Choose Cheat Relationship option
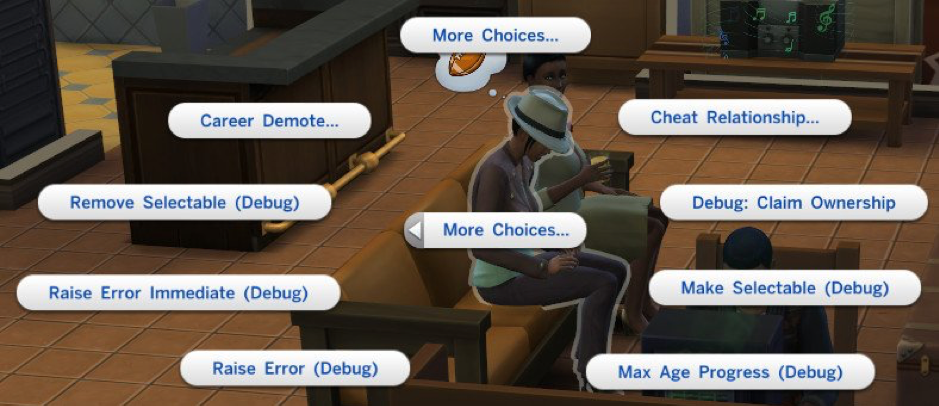 (x=735, y=117)
